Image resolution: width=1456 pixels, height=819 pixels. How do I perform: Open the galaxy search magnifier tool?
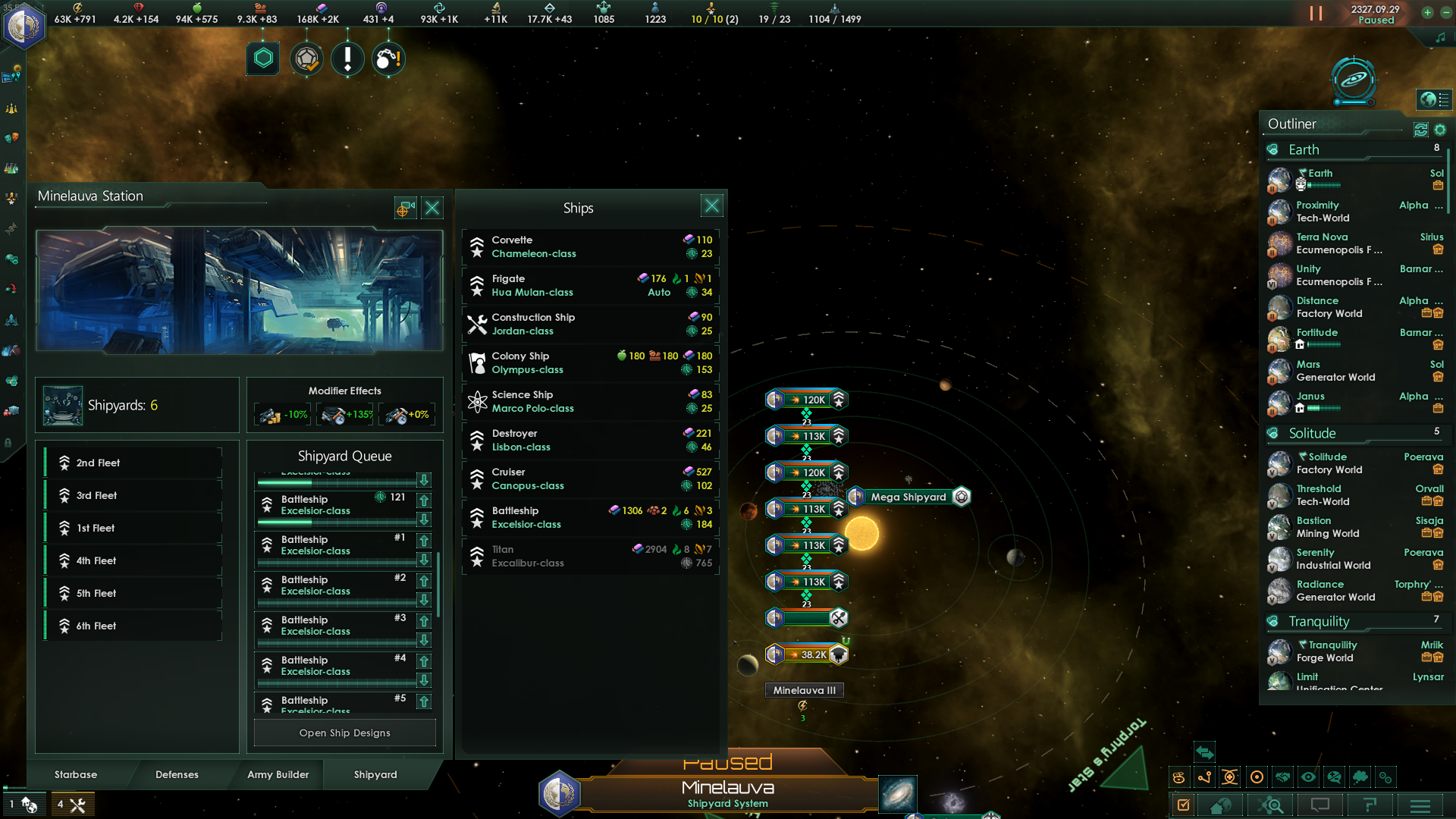1272,805
